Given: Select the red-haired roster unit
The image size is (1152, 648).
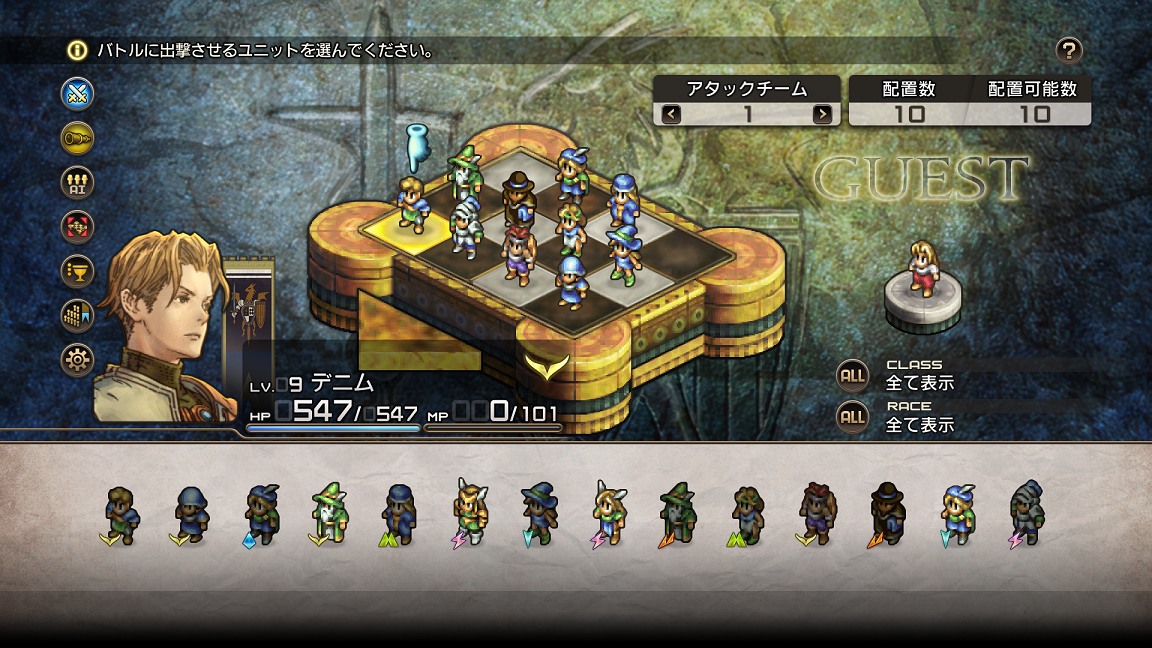Looking at the screenshot, I should (x=816, y=513).
